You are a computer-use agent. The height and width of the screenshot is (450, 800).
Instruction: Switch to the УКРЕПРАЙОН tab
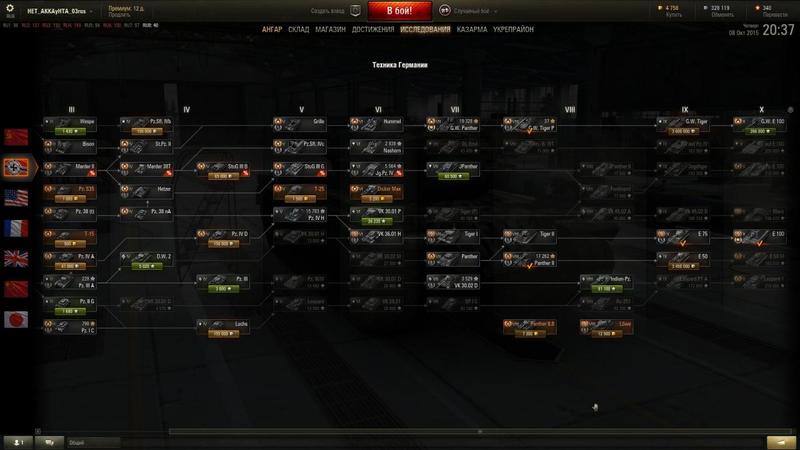tap(513, 30)
